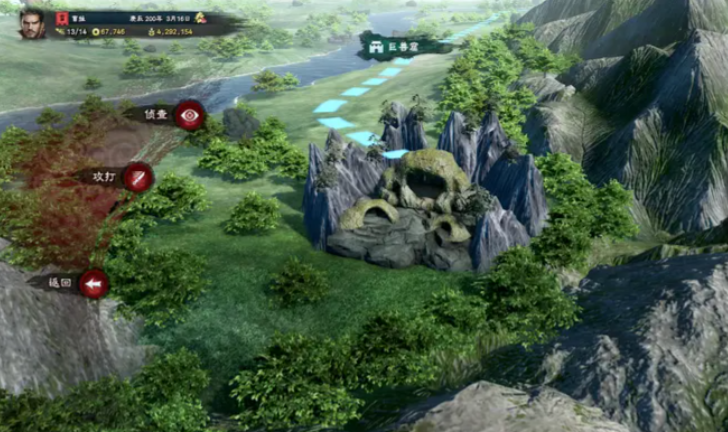Viewport: 728px width, 432px height.
Task: Open the commander portrait profile
Action: [x=32, y=23]
